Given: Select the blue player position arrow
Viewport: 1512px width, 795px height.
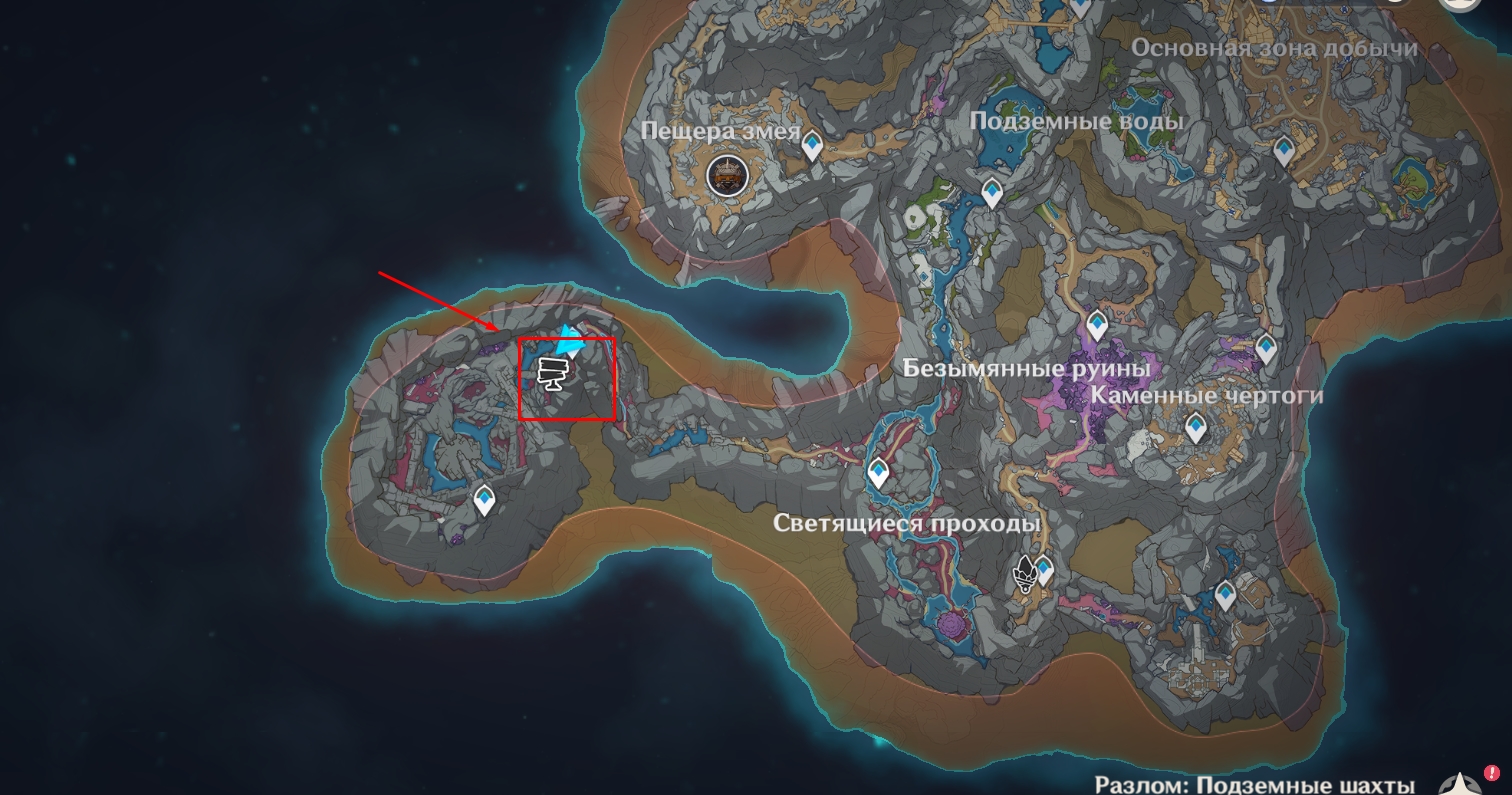Looking at the screenshot, I should pyautogui.click(x=571, y=340).
